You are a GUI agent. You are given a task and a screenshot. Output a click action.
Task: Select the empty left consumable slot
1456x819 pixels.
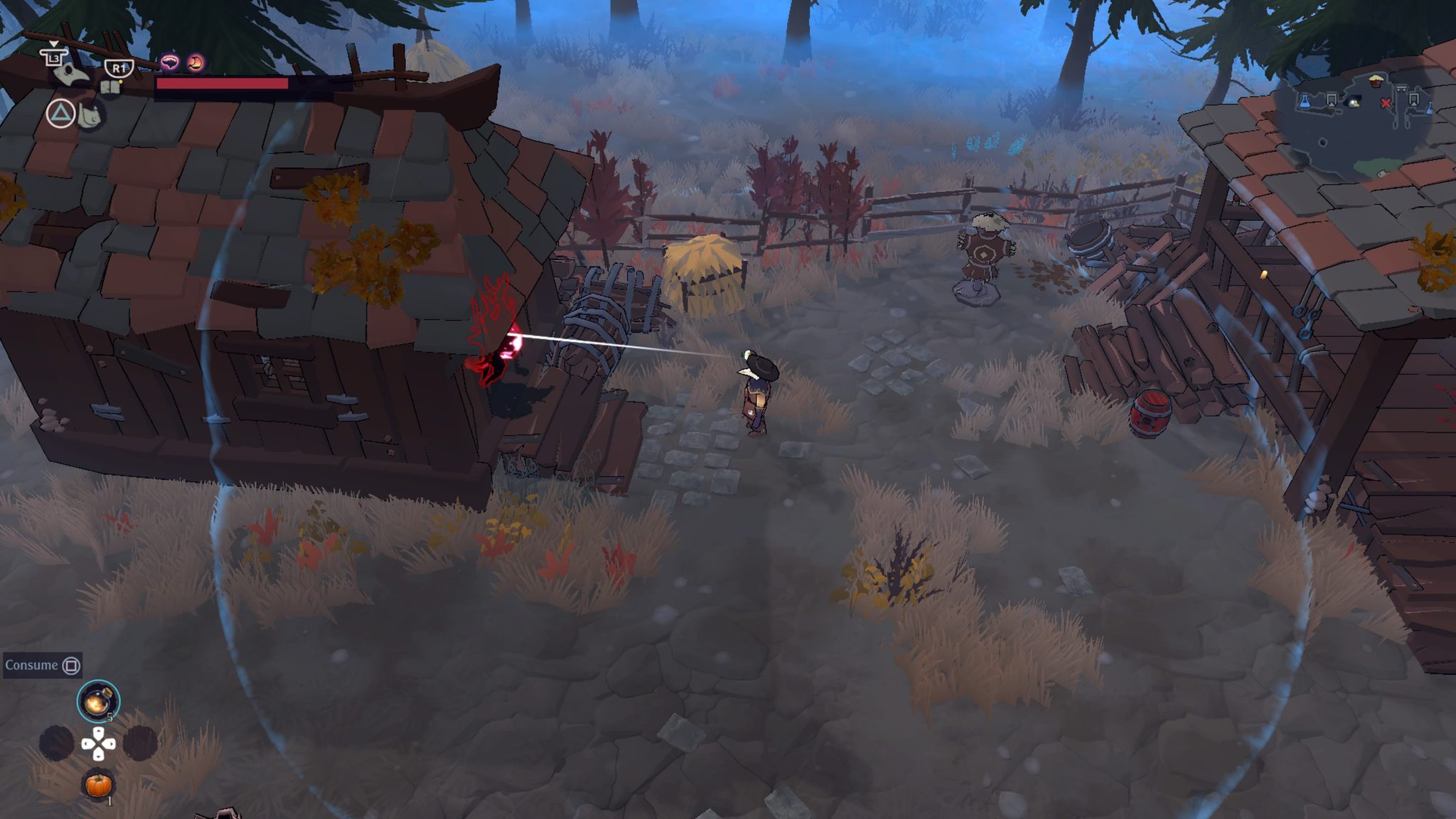click(57, 743)
